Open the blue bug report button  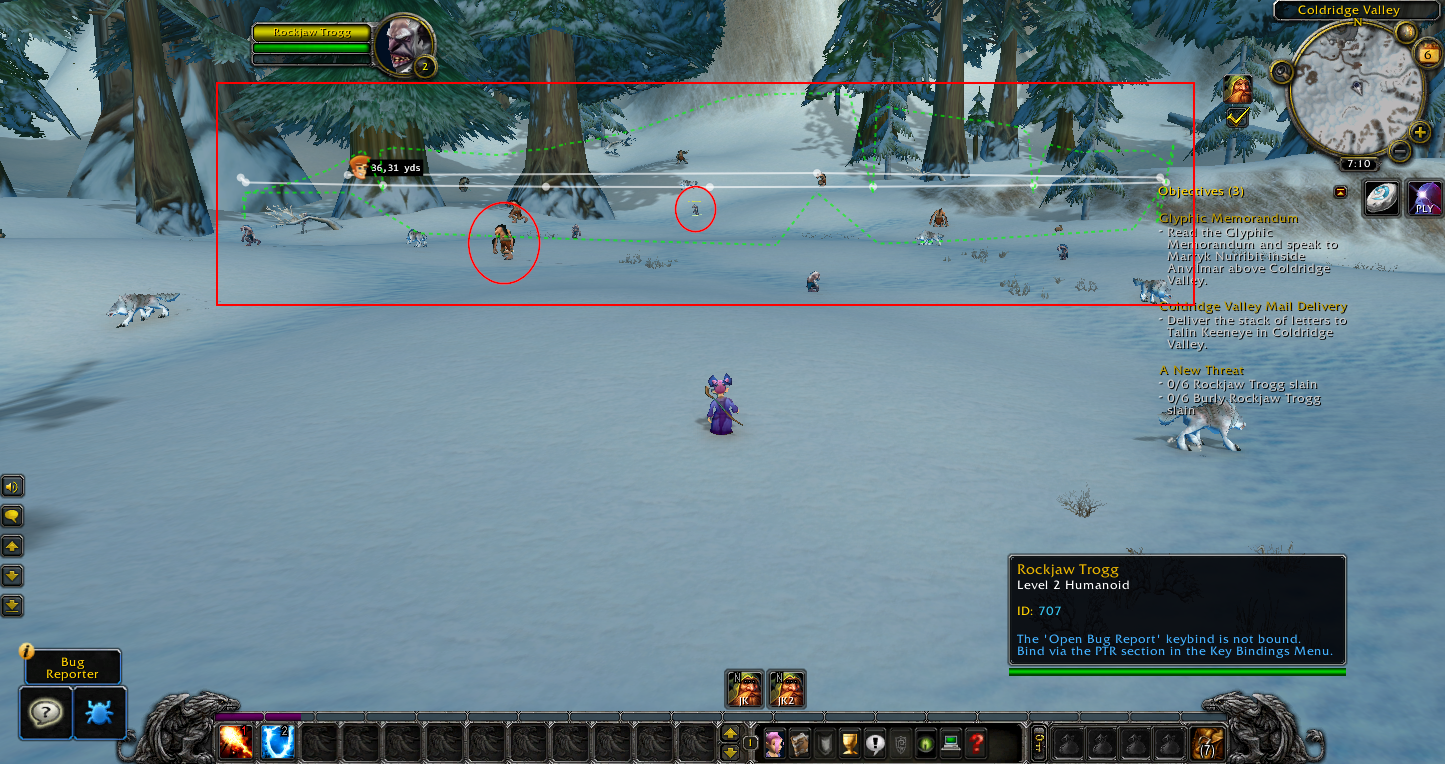pos(100,712)
